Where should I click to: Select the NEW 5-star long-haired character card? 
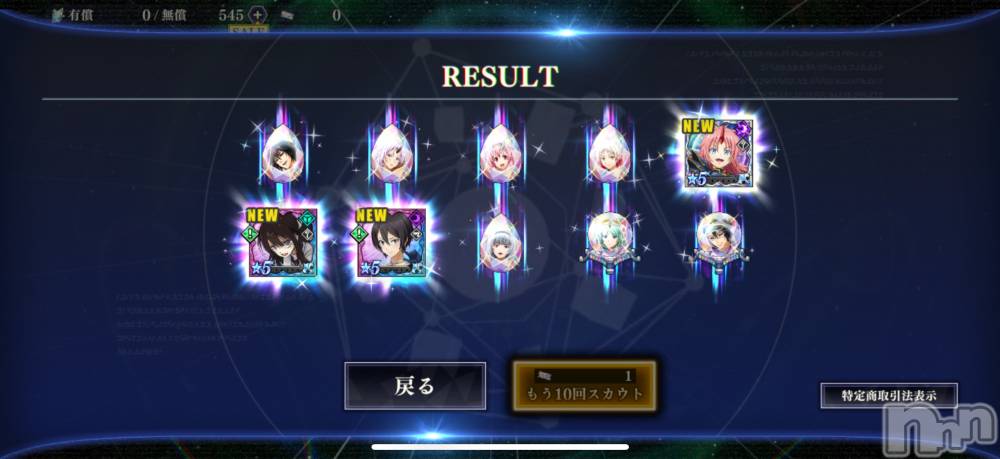(281, 241)
